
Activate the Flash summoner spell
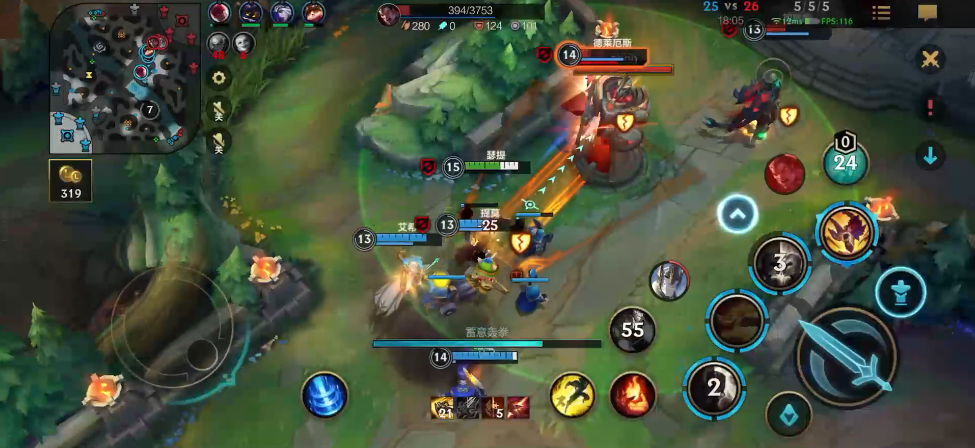(572, 394)
